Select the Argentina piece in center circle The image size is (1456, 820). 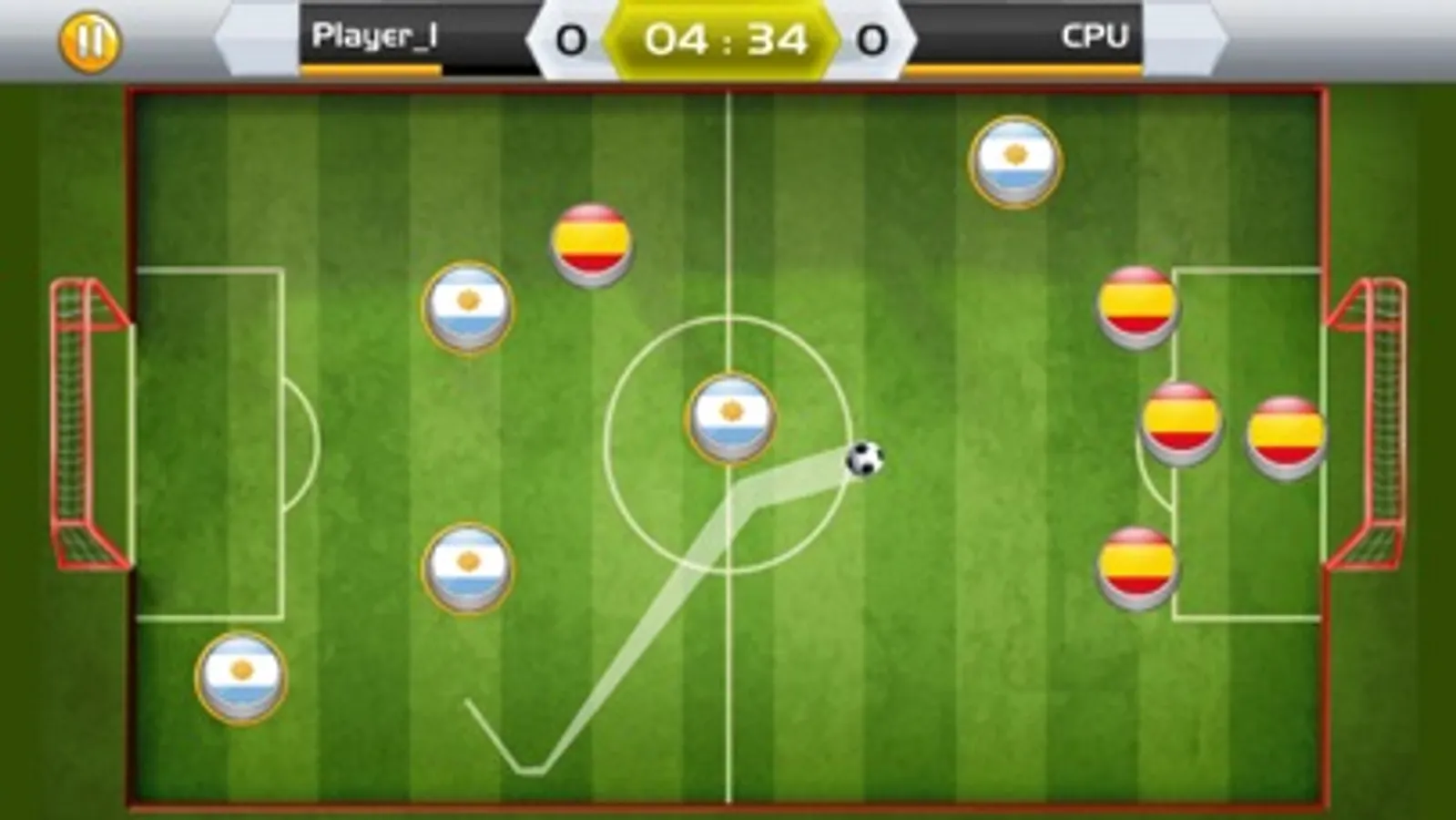click(731, 417)
